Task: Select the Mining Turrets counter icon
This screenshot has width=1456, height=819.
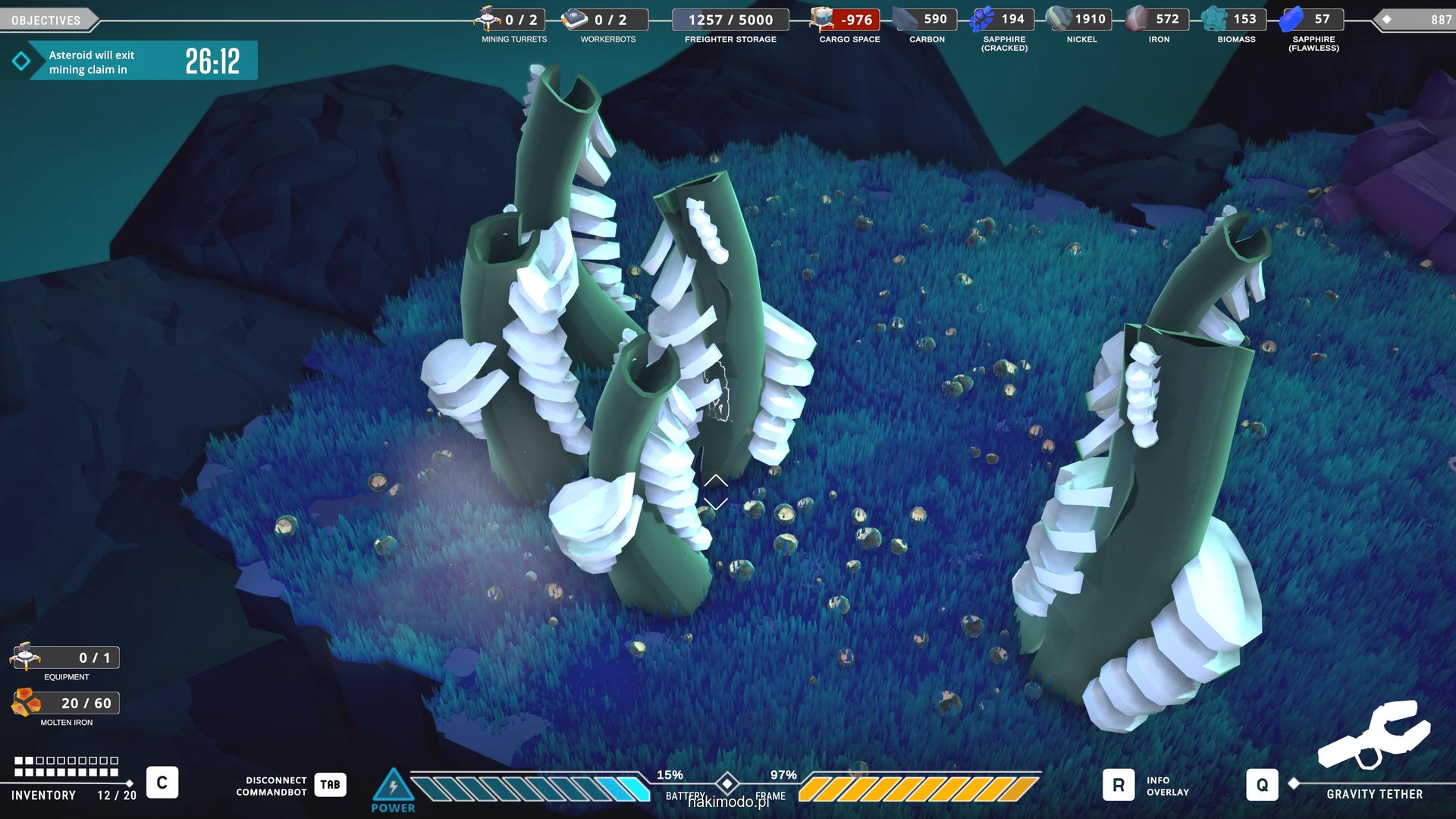Action: click(x=488, y=18)
